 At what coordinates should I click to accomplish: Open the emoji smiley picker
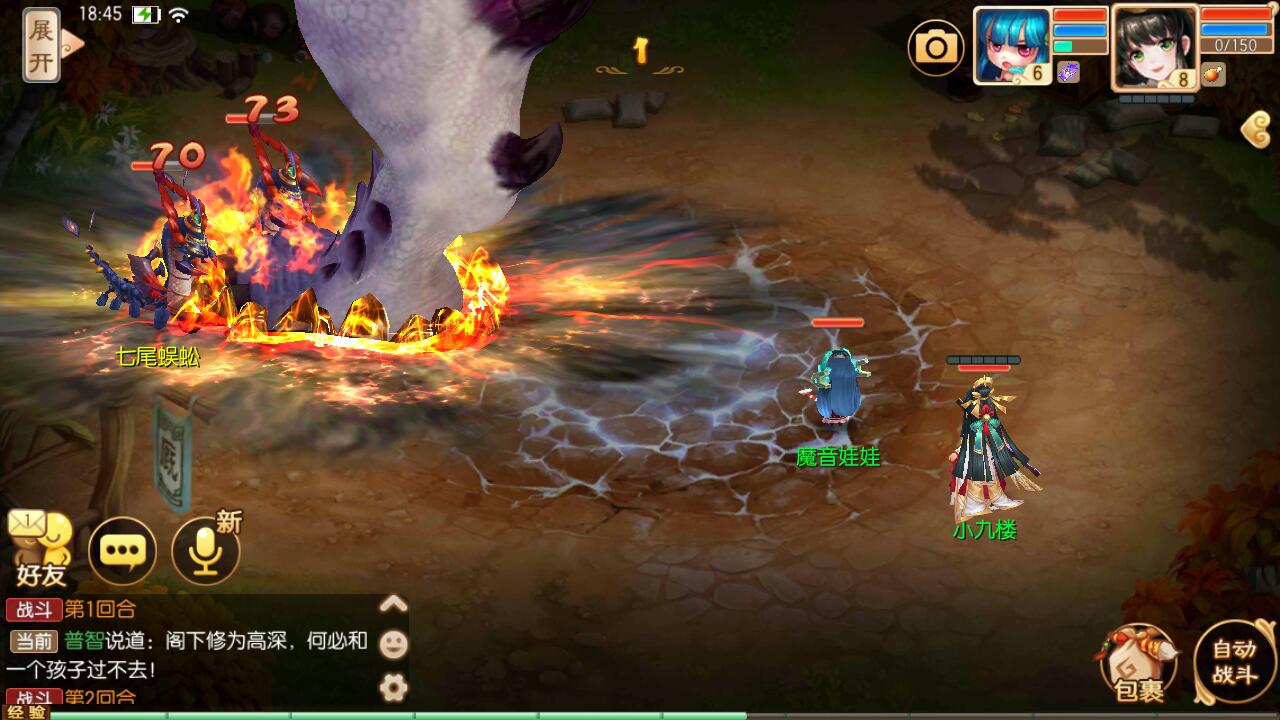pos(394,644)
